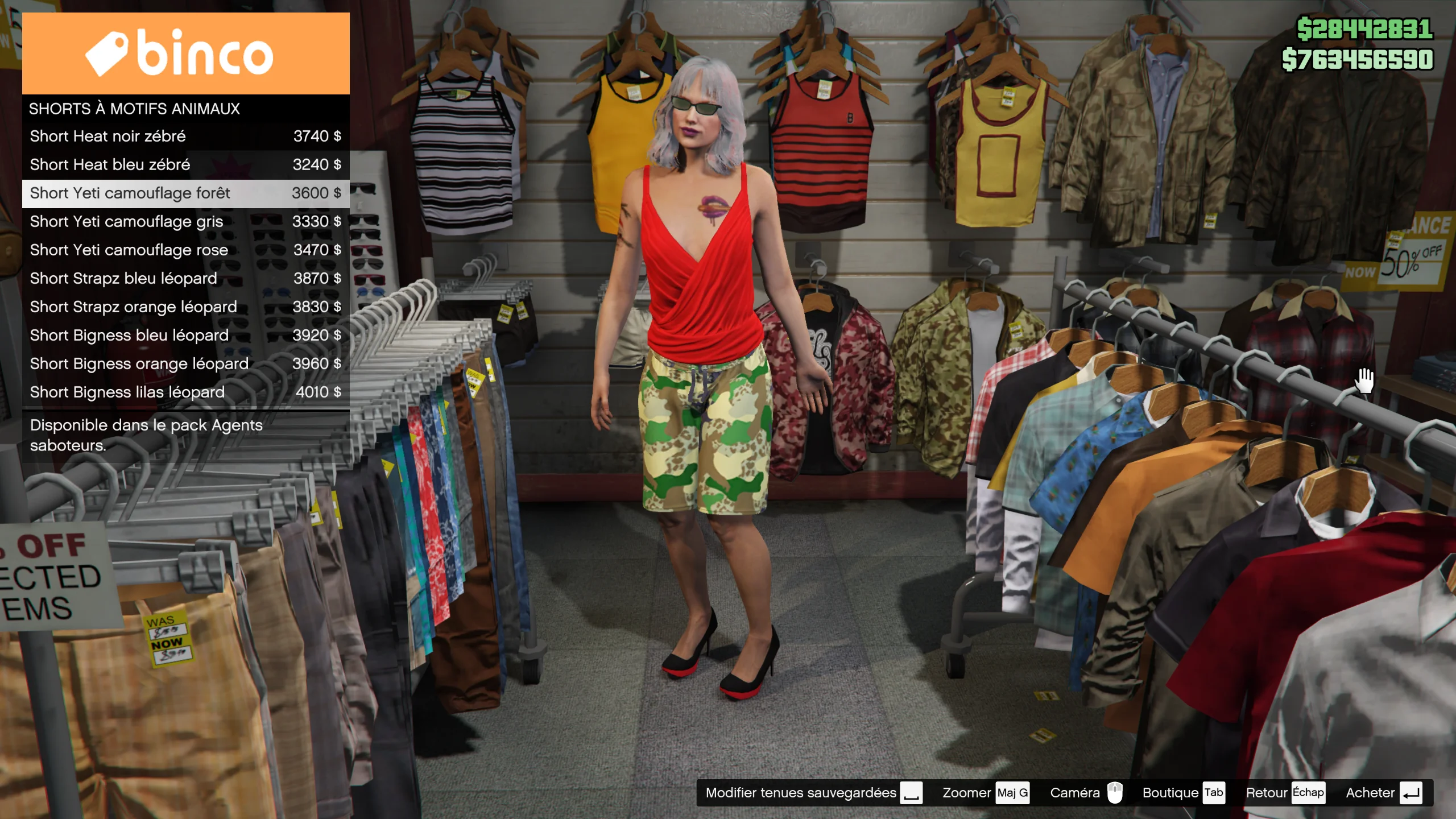This screenshot has width=1456, height=819.
Task: Select Short Bigness bleu léopard
Action: (x=185, y=336)
